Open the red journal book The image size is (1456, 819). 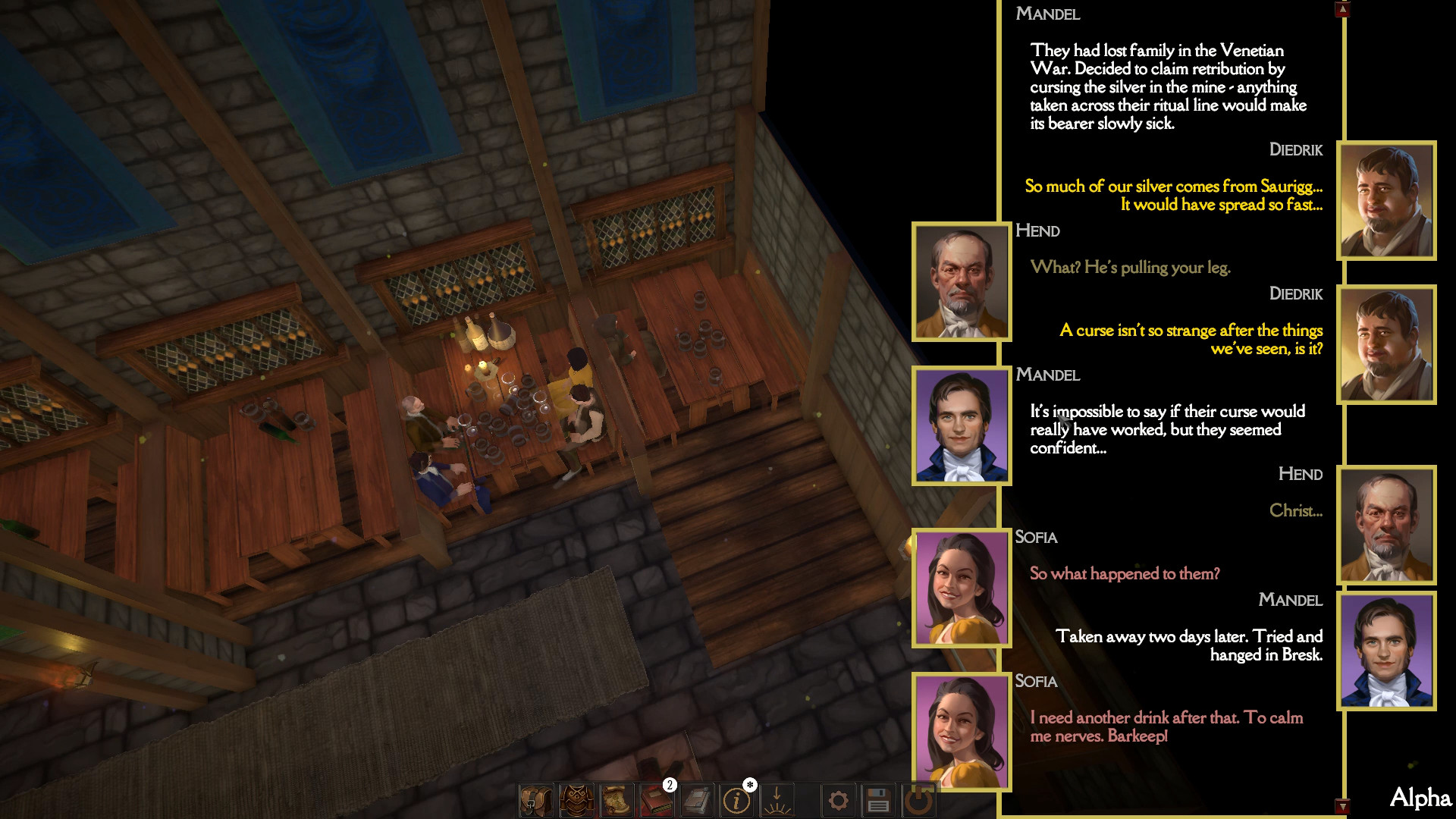pyautogui.click(x=657, y=801)
